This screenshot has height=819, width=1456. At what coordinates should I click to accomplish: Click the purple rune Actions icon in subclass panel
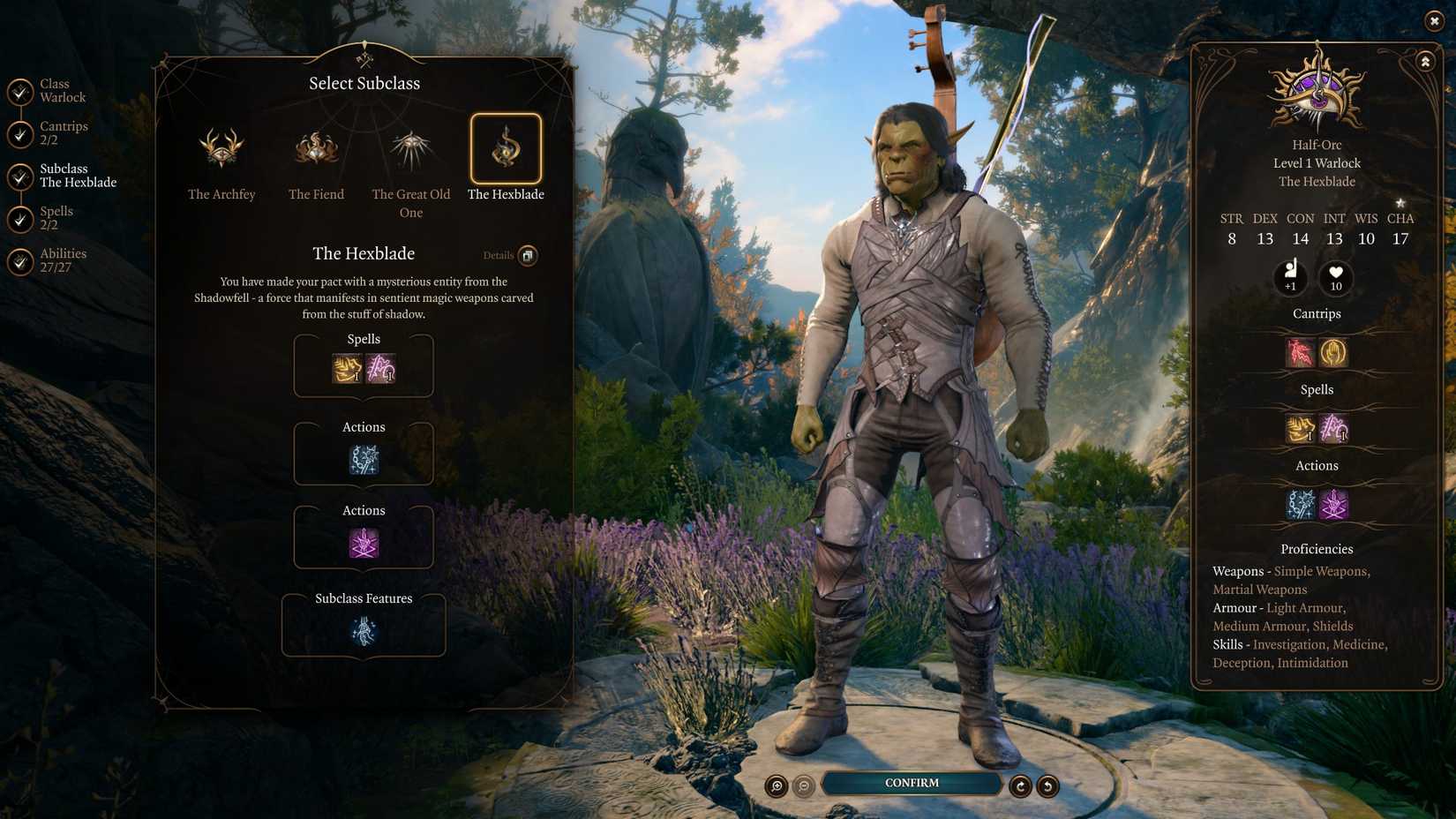[364, 545]
